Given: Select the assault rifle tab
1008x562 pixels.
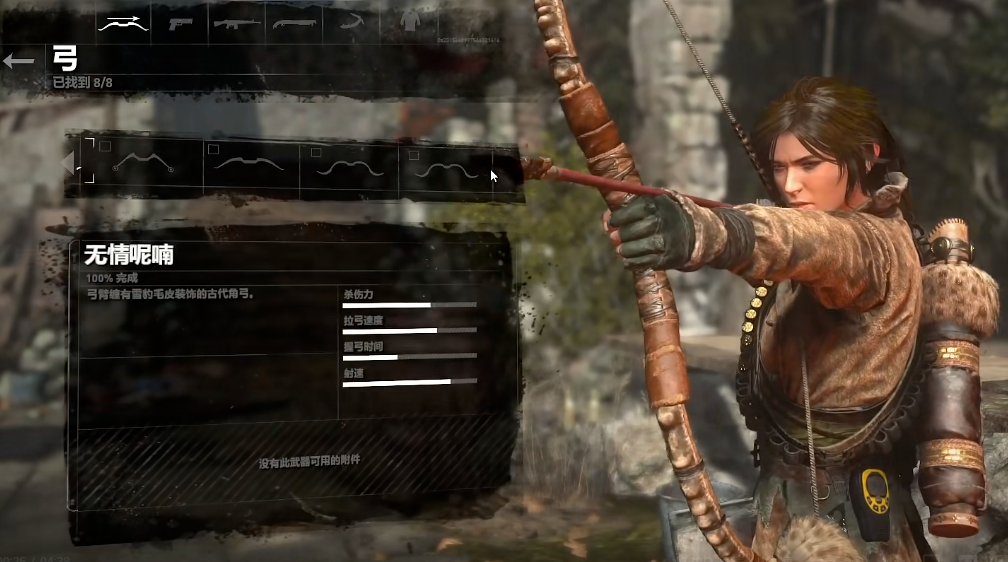Looking at the screenshot, I should 237,24.
